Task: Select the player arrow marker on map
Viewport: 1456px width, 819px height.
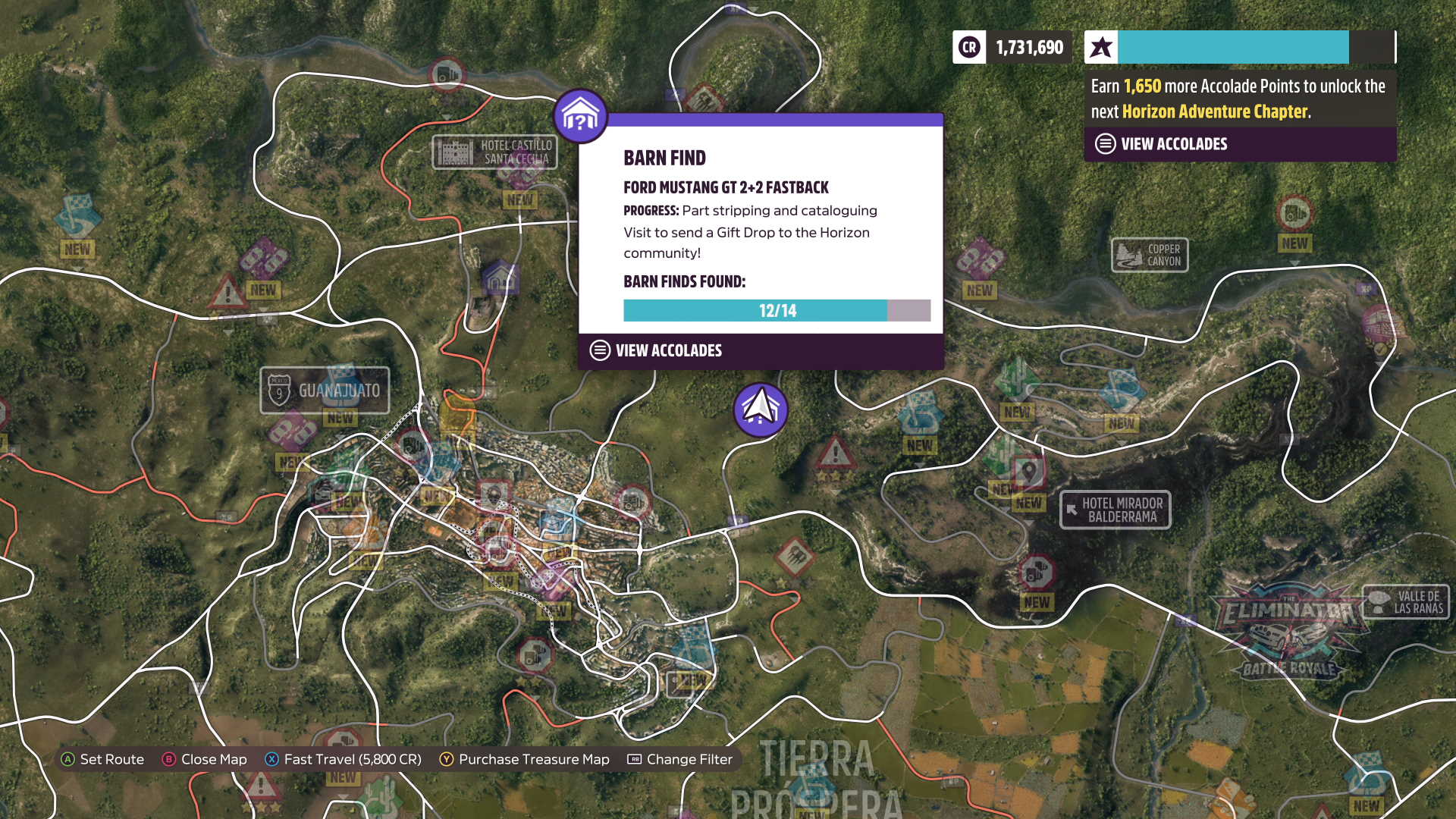Action: 761,409
